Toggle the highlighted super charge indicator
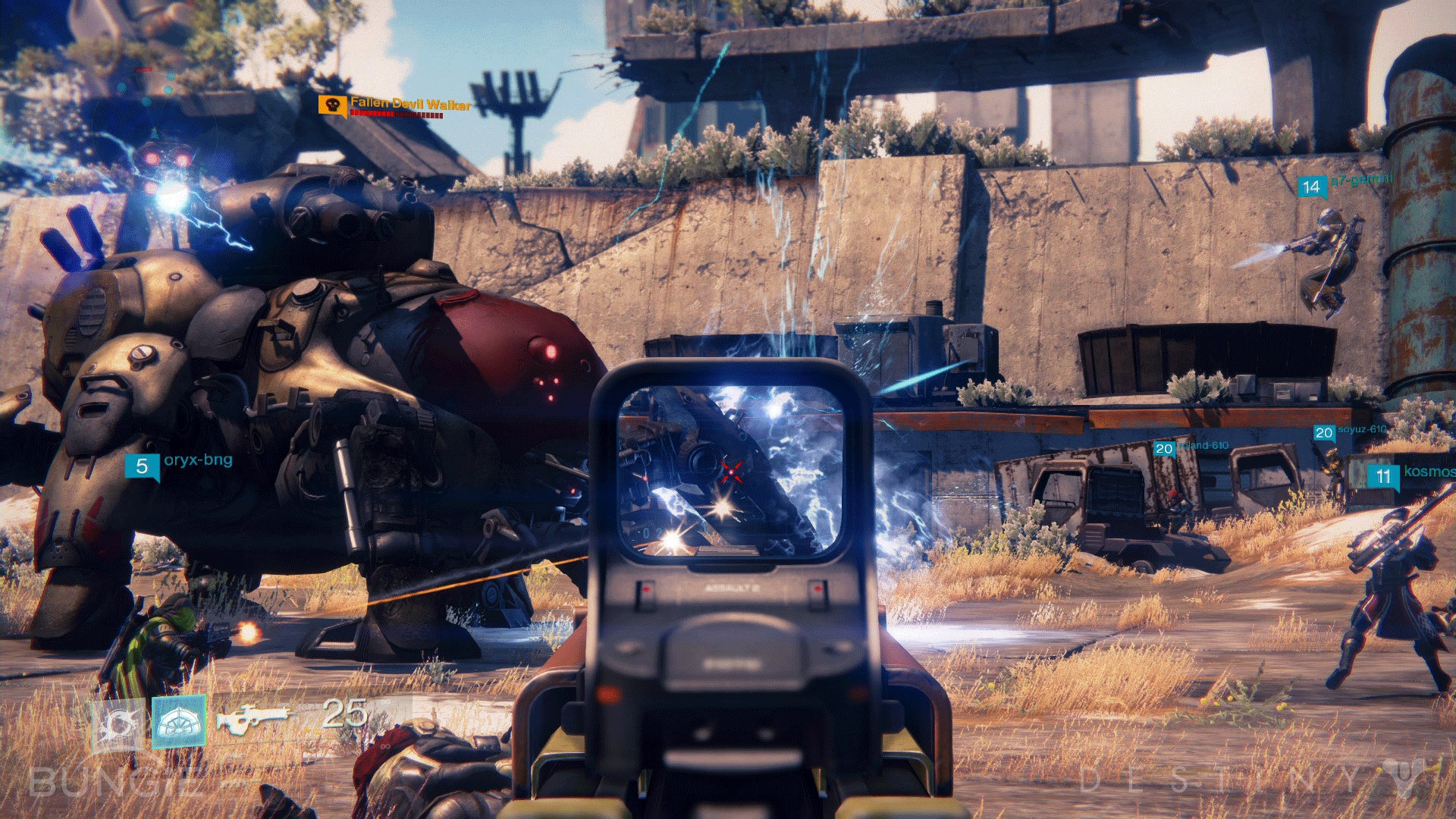This screenshot has width=1456, height=819. tap(180, 720)
